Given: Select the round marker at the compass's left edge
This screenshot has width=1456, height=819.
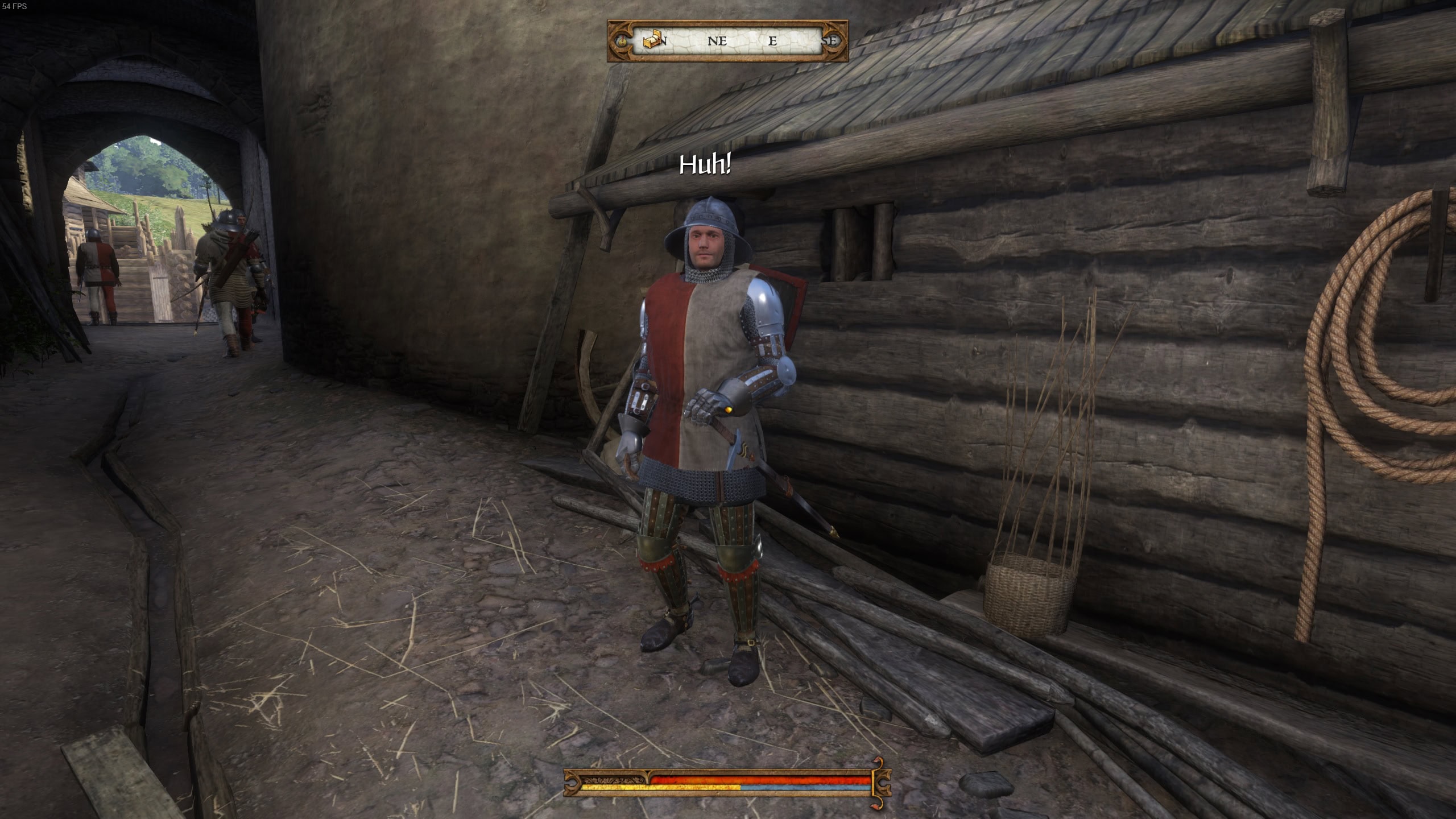Looking at the screenshot, I should [x=622, y=41].
